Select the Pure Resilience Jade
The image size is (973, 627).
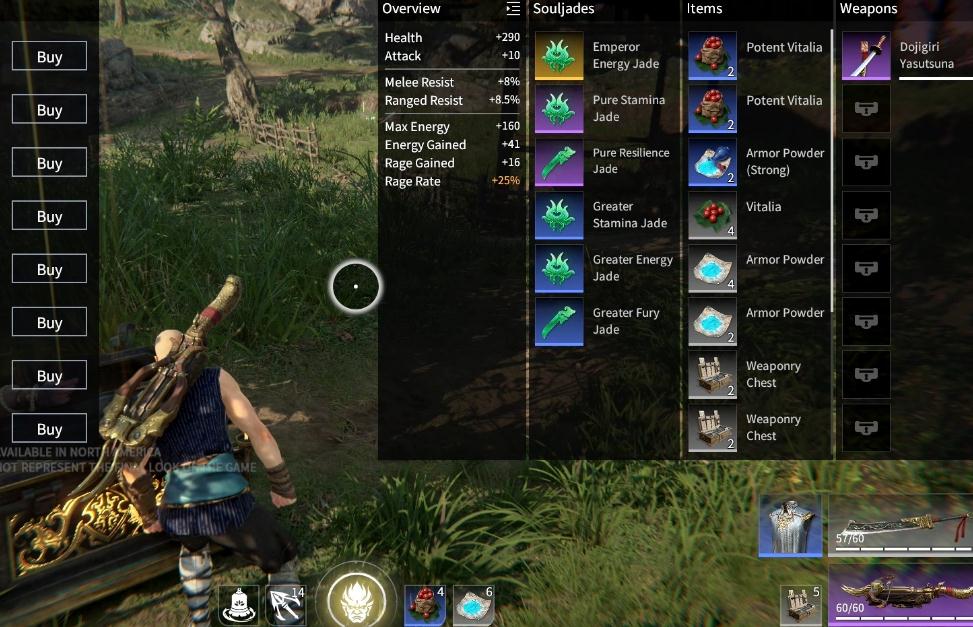point(560,162)
